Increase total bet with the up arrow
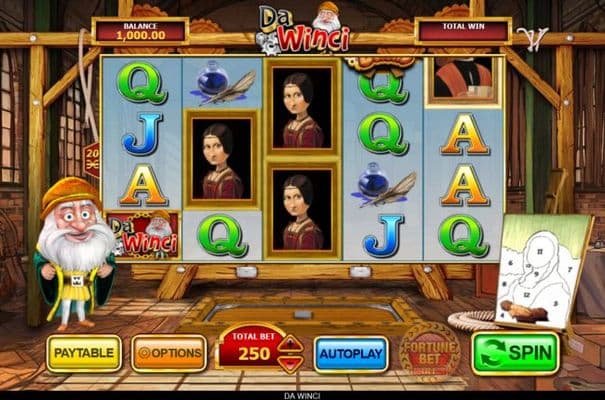Screen dimensions: 605x400 tap(289, 345)
